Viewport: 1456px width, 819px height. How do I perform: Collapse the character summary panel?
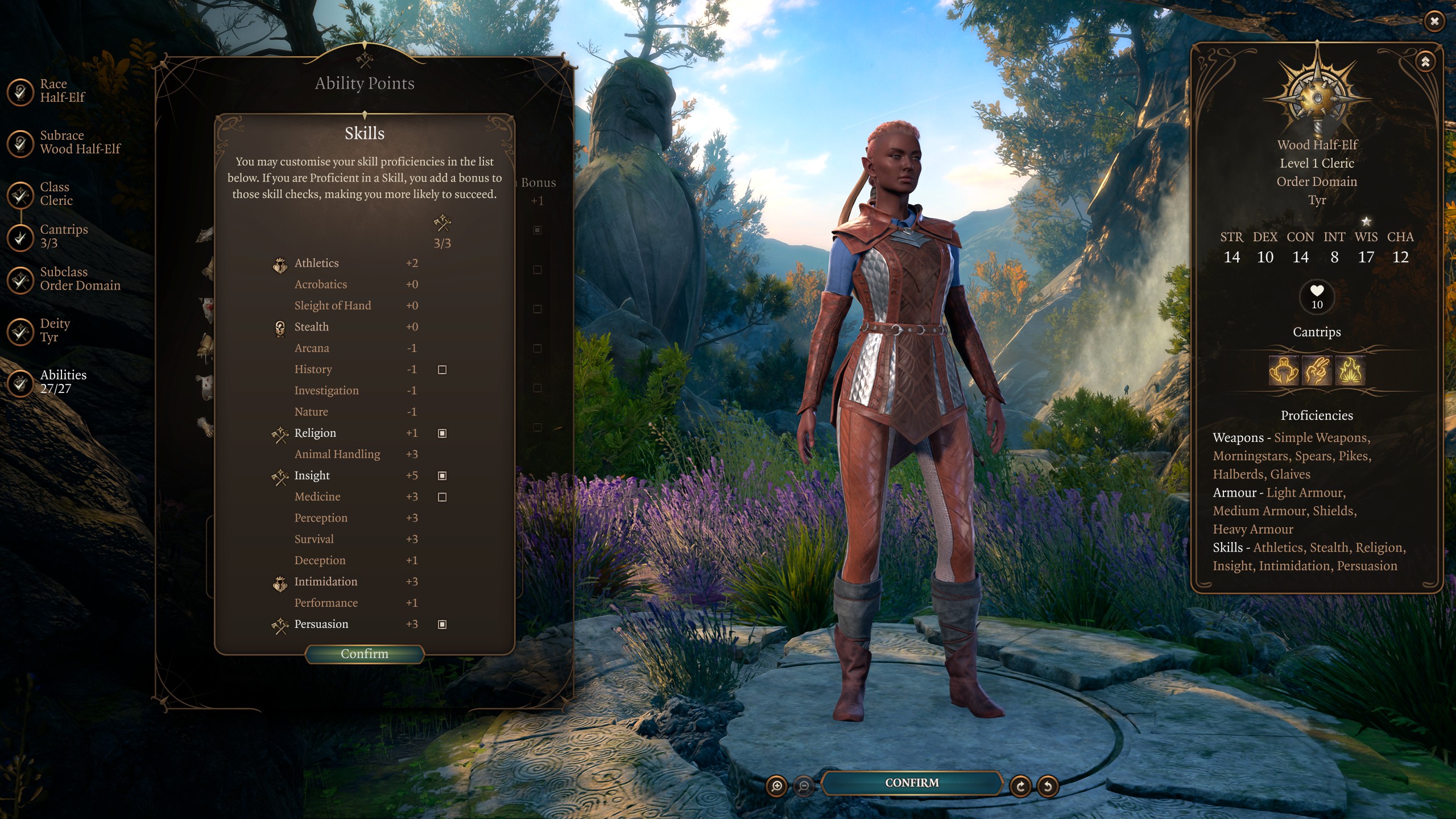tap(1425, 62)
